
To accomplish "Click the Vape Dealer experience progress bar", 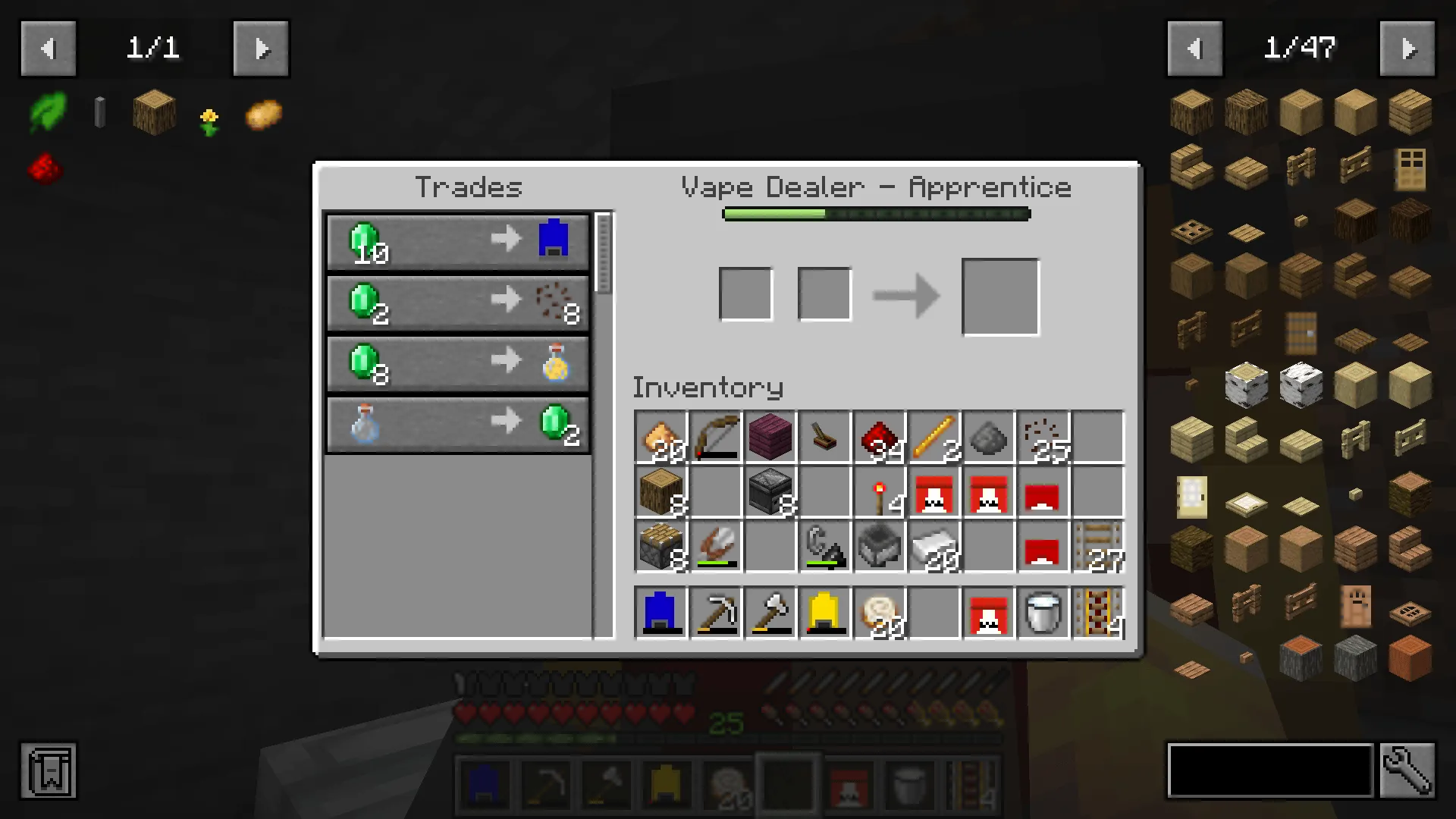I will (876, 214).
